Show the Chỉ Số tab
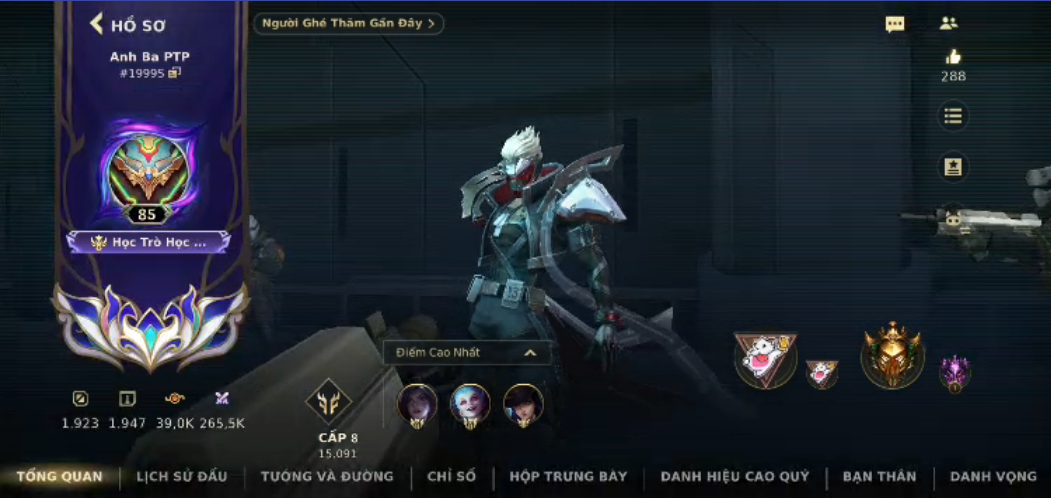Viewport: 1051px width, 498px height. [x=451, y=477]
